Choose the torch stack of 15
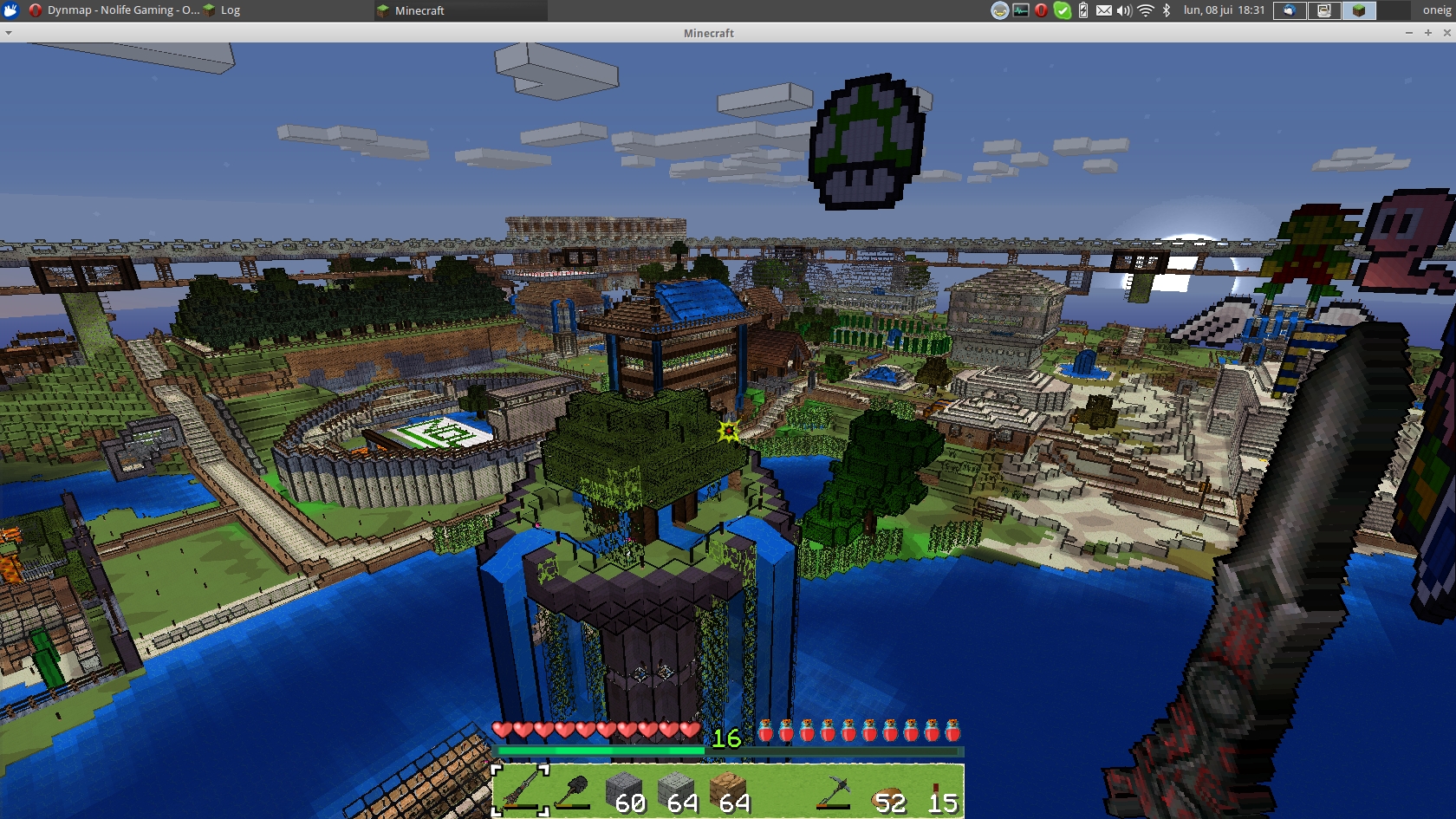1456x819 pixels. click(x=938, y=790)
